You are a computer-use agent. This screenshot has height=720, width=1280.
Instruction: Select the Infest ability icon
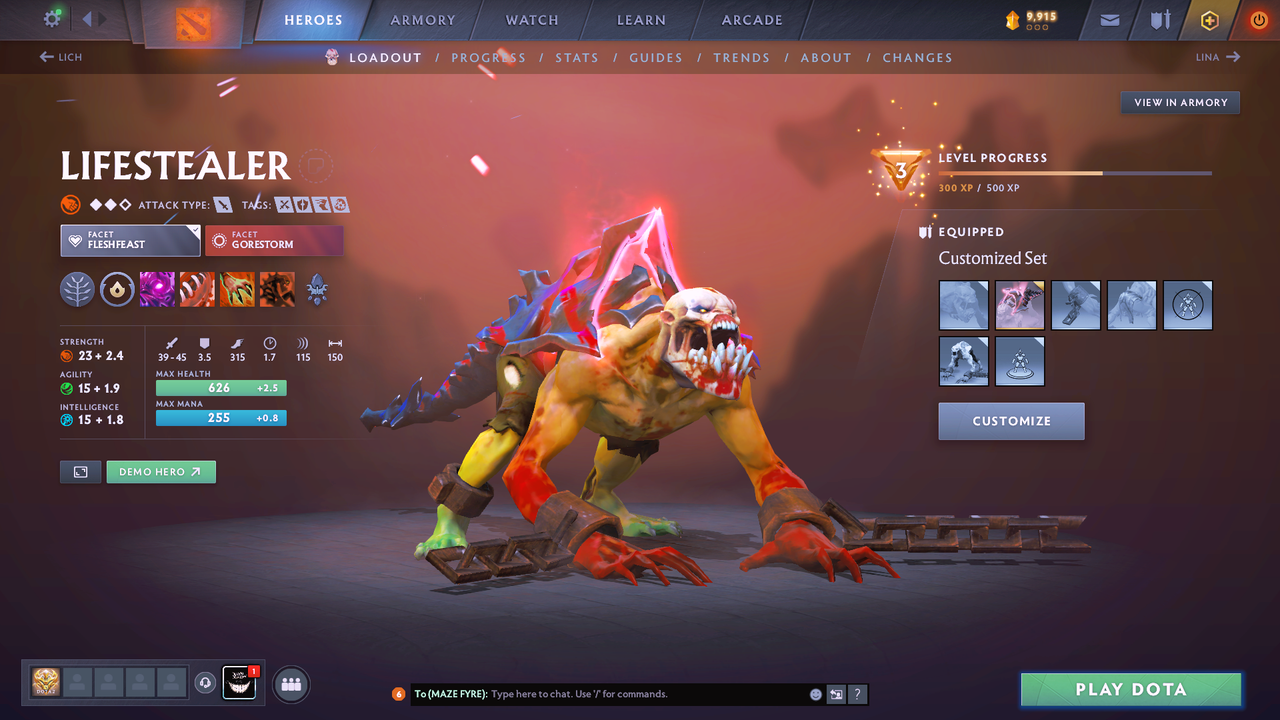click(277, 289)
